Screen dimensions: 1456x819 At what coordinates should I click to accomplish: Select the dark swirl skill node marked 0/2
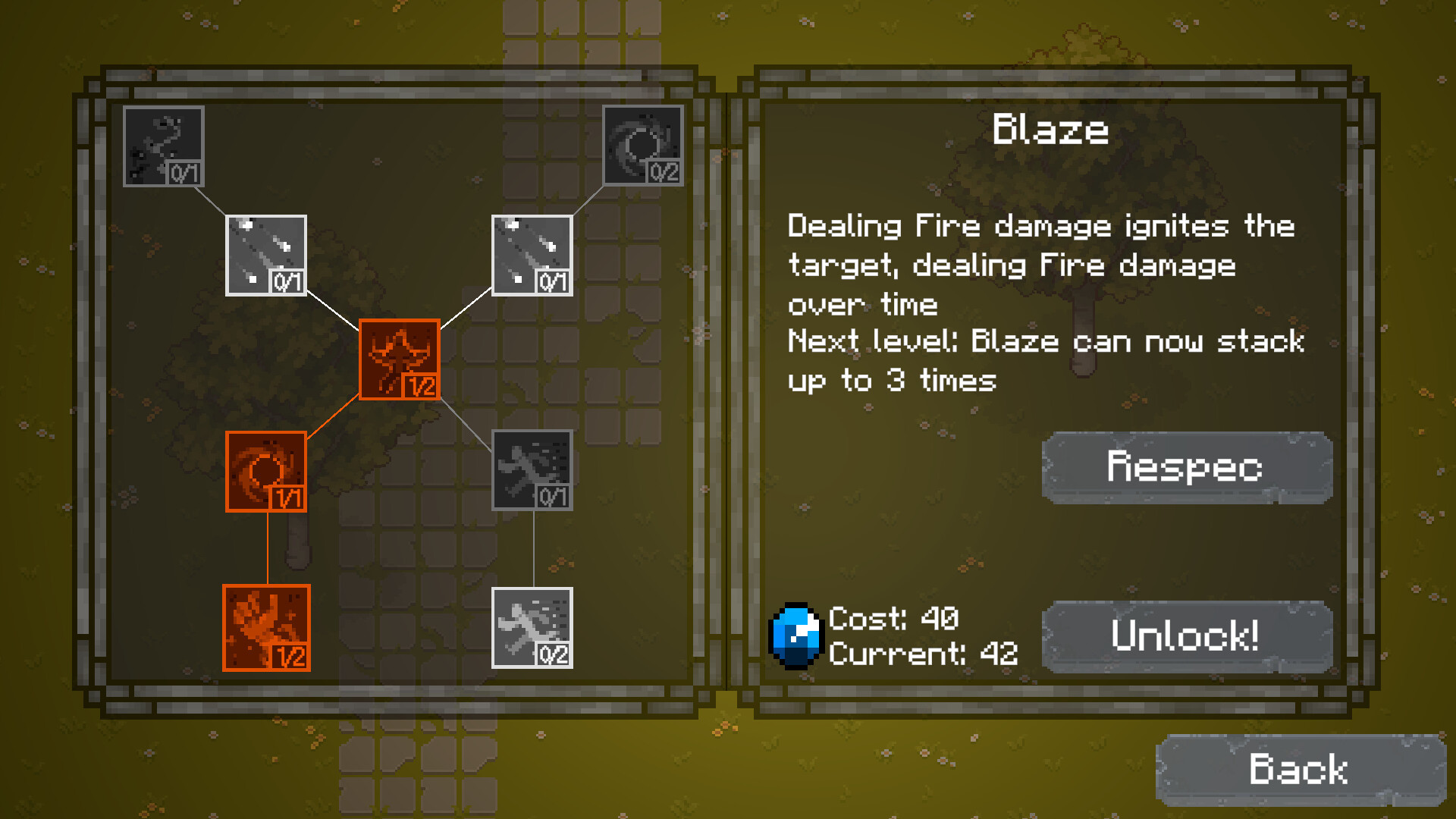coord(643,146)
